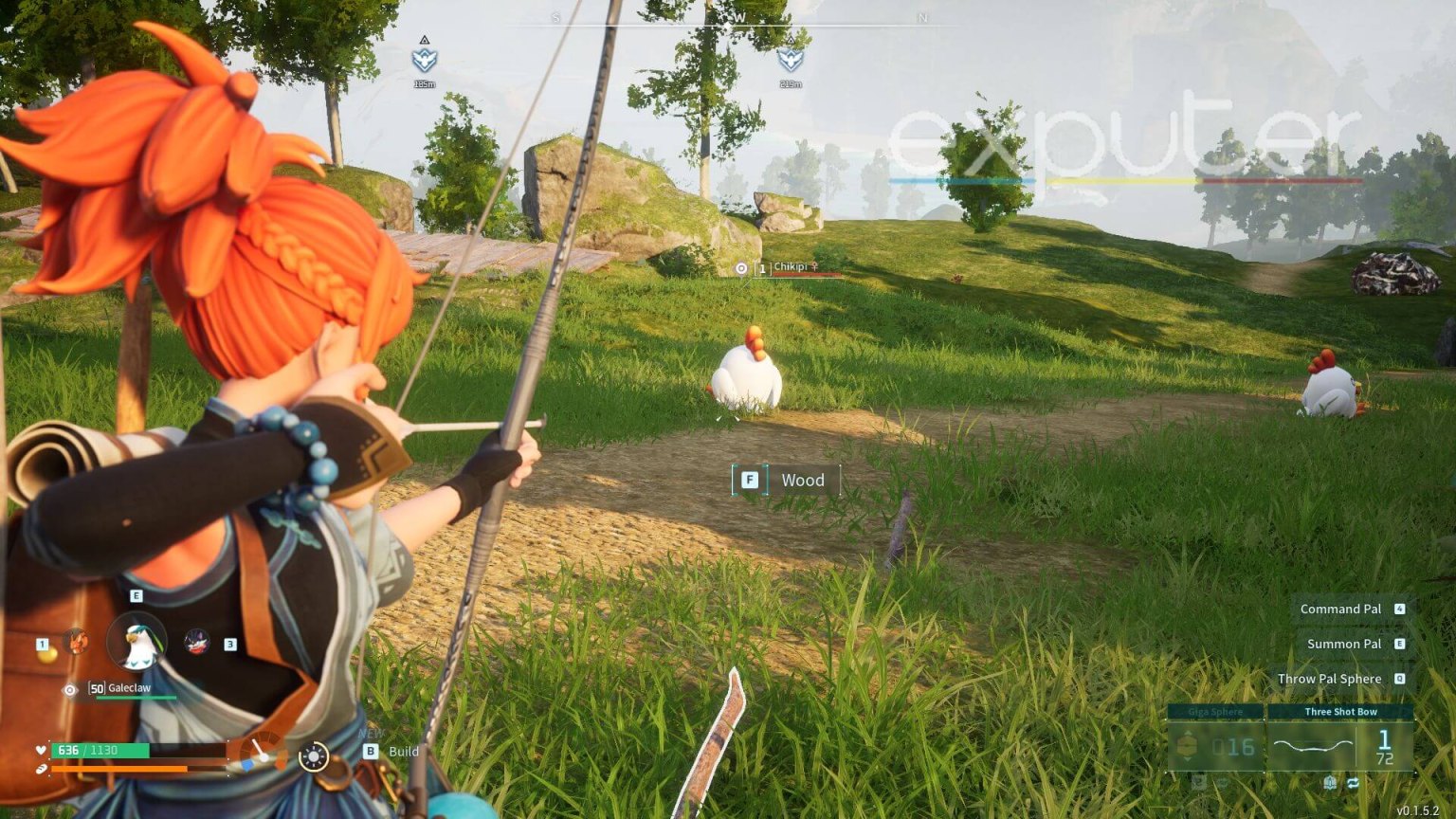Image resolution: width=1456 pixels, height=819 pixels.
Task: Pick the dark purple pal in party slot 3
Action: [x=196, y=642]
